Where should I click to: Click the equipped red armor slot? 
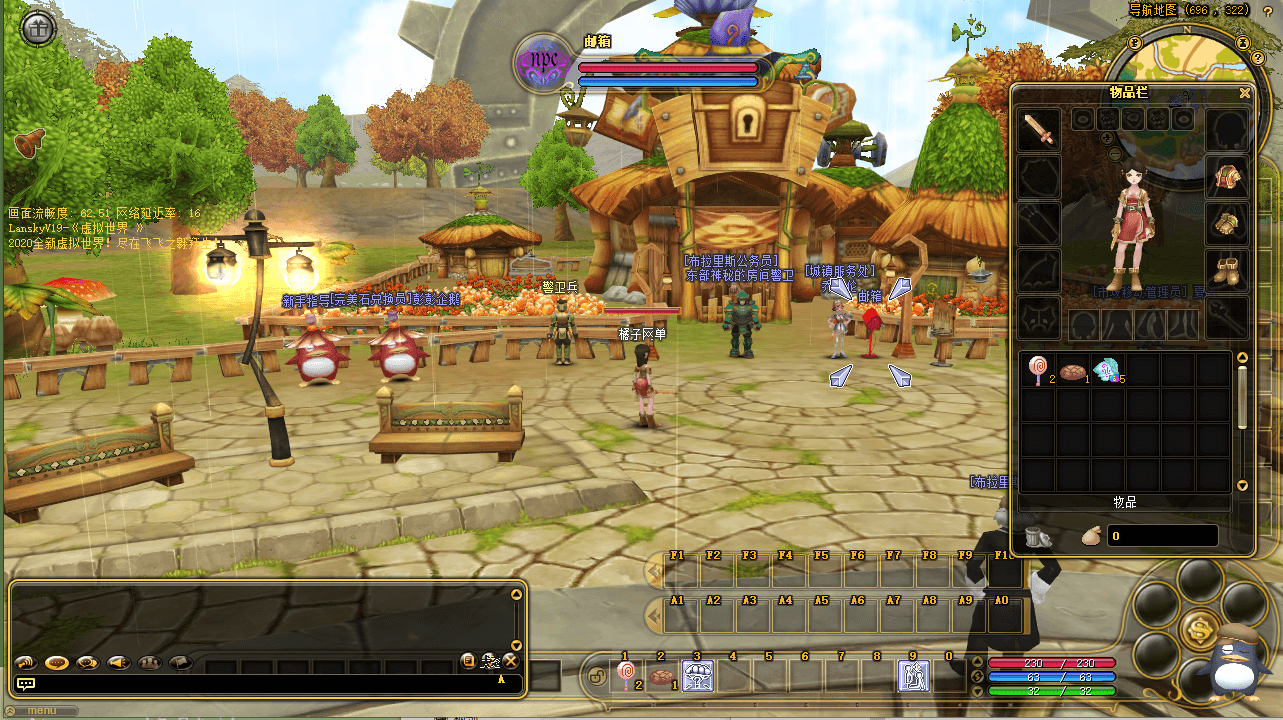point(1226,177)
